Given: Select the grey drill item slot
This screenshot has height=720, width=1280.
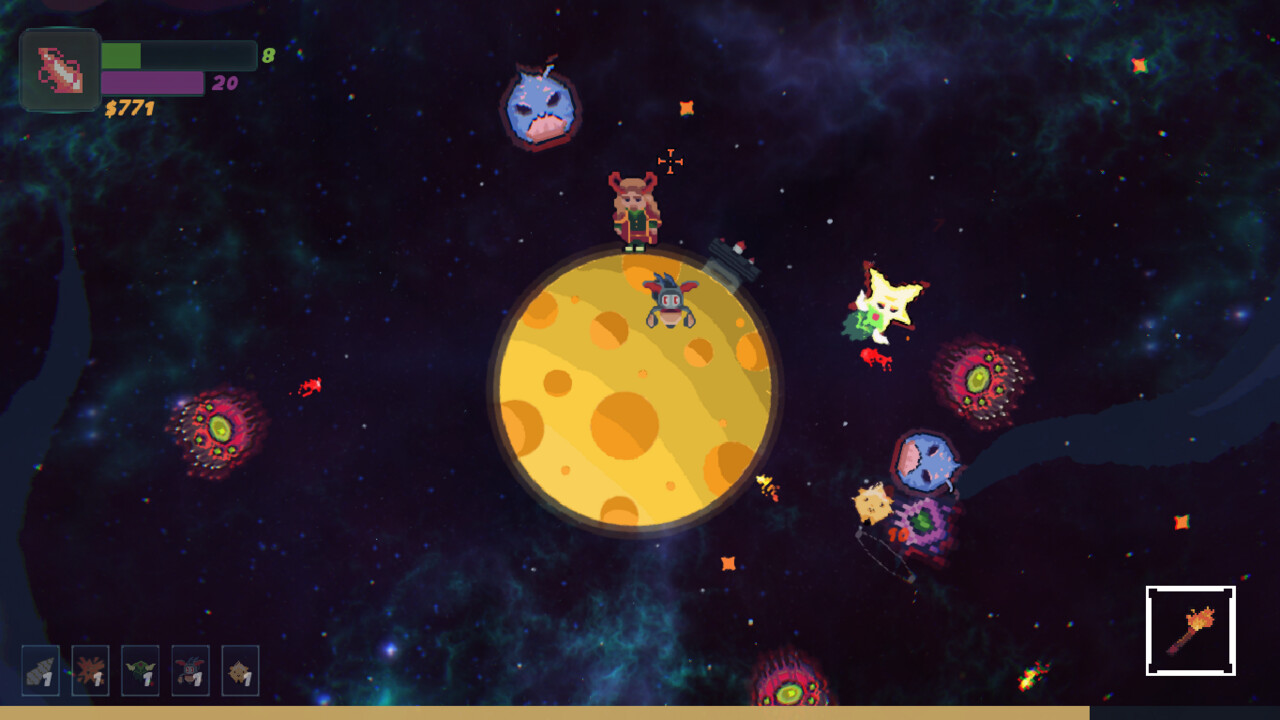Looking at the screenshot, I should tap(41, 670).
